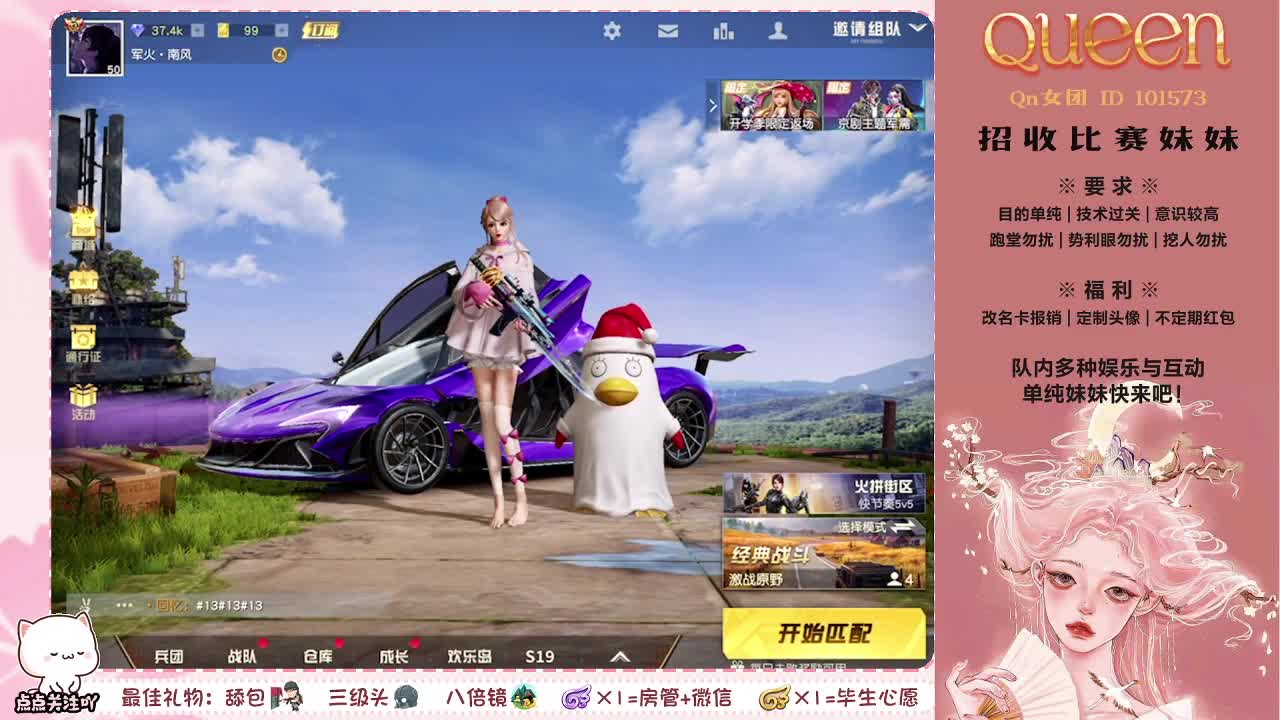Expand the 邀请组队 invite team dropdown chevron
This screenshot has height=720, width=1280.
pos(917,28)
